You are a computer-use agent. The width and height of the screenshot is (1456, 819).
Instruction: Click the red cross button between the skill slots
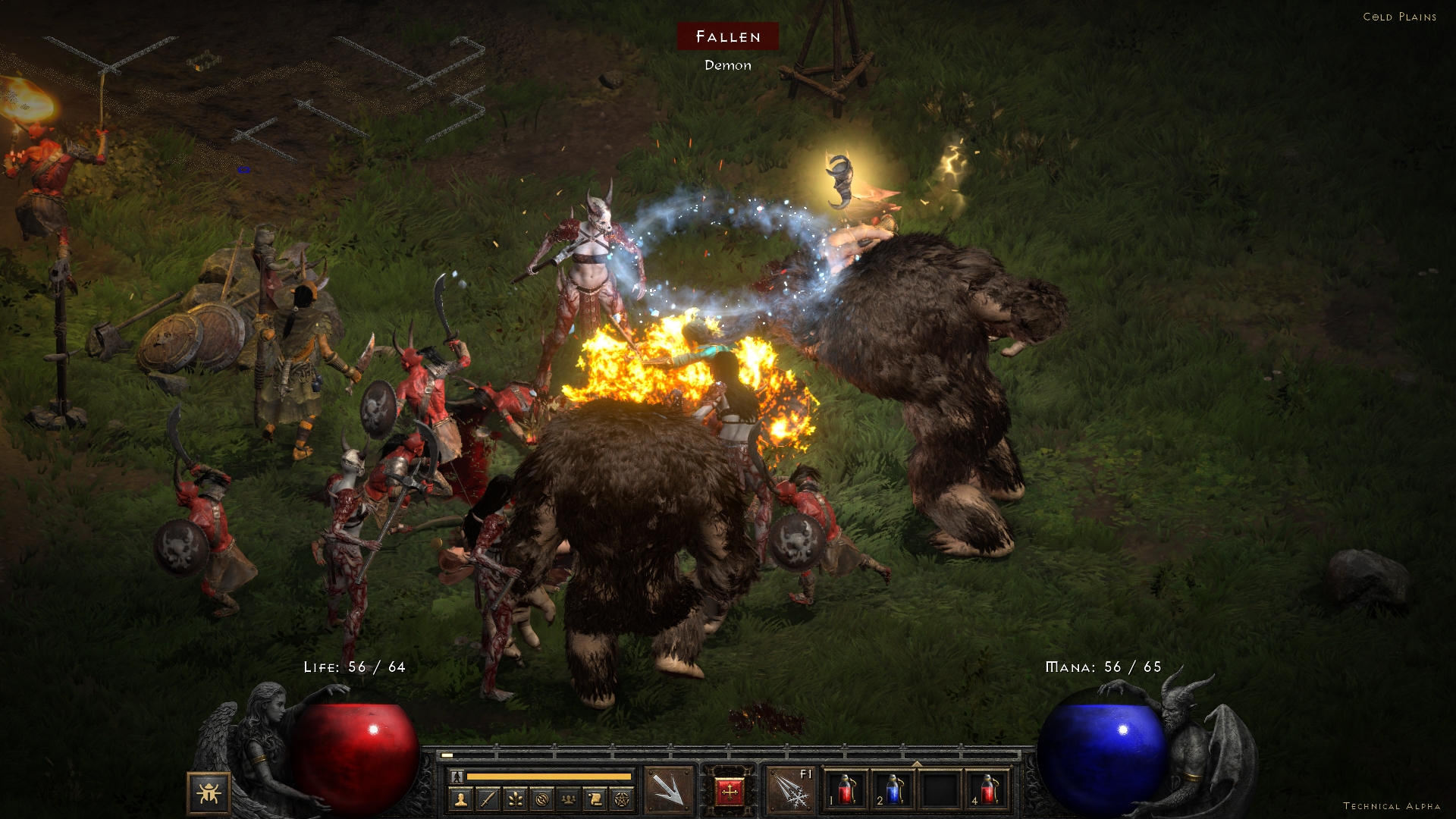(730, 793)
